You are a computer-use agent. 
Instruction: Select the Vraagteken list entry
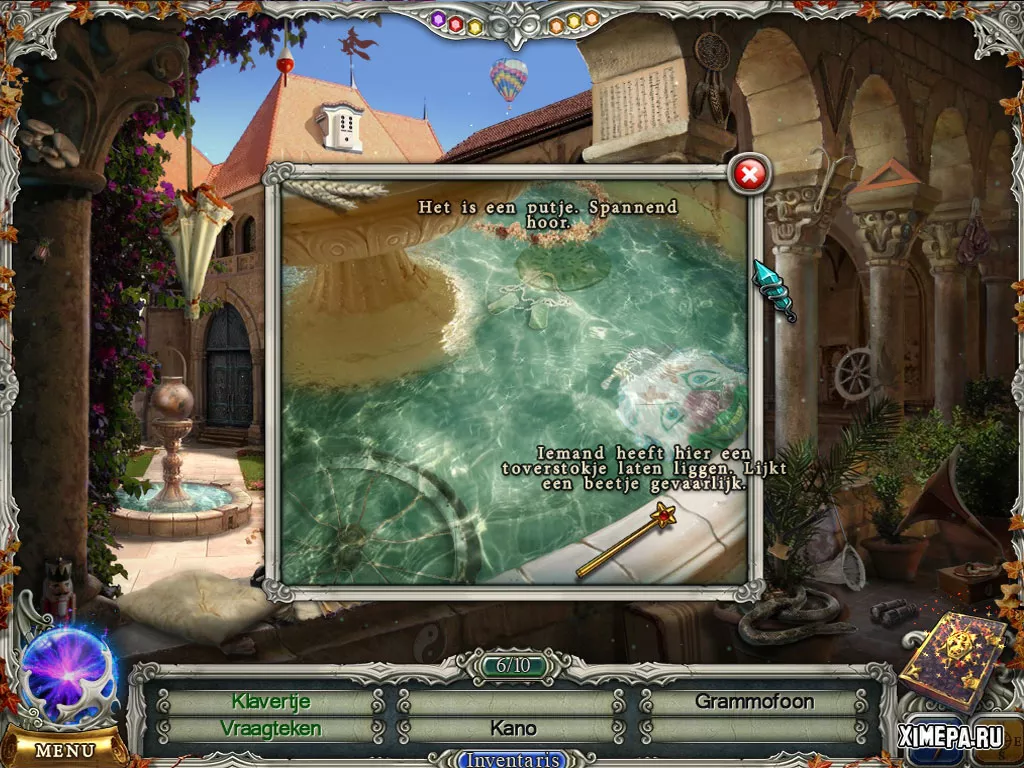click(271, 728)
